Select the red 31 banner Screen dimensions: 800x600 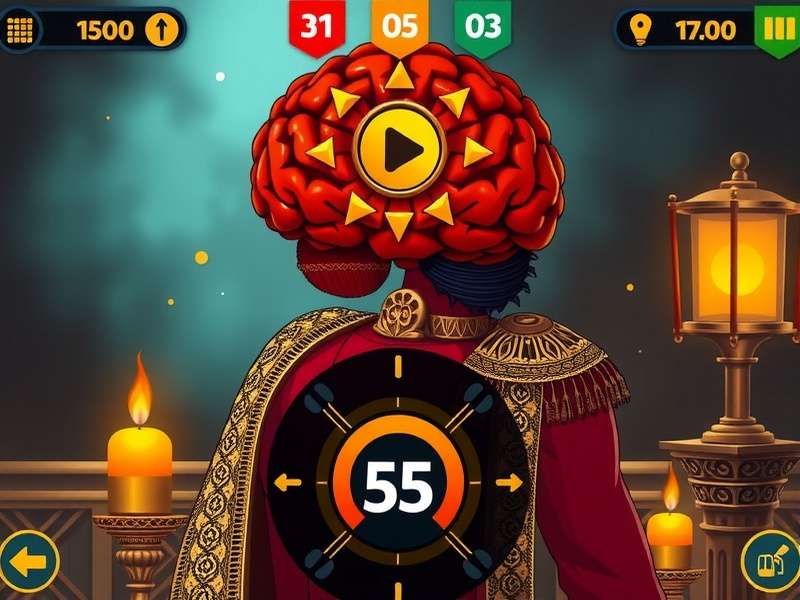[317, 26]
